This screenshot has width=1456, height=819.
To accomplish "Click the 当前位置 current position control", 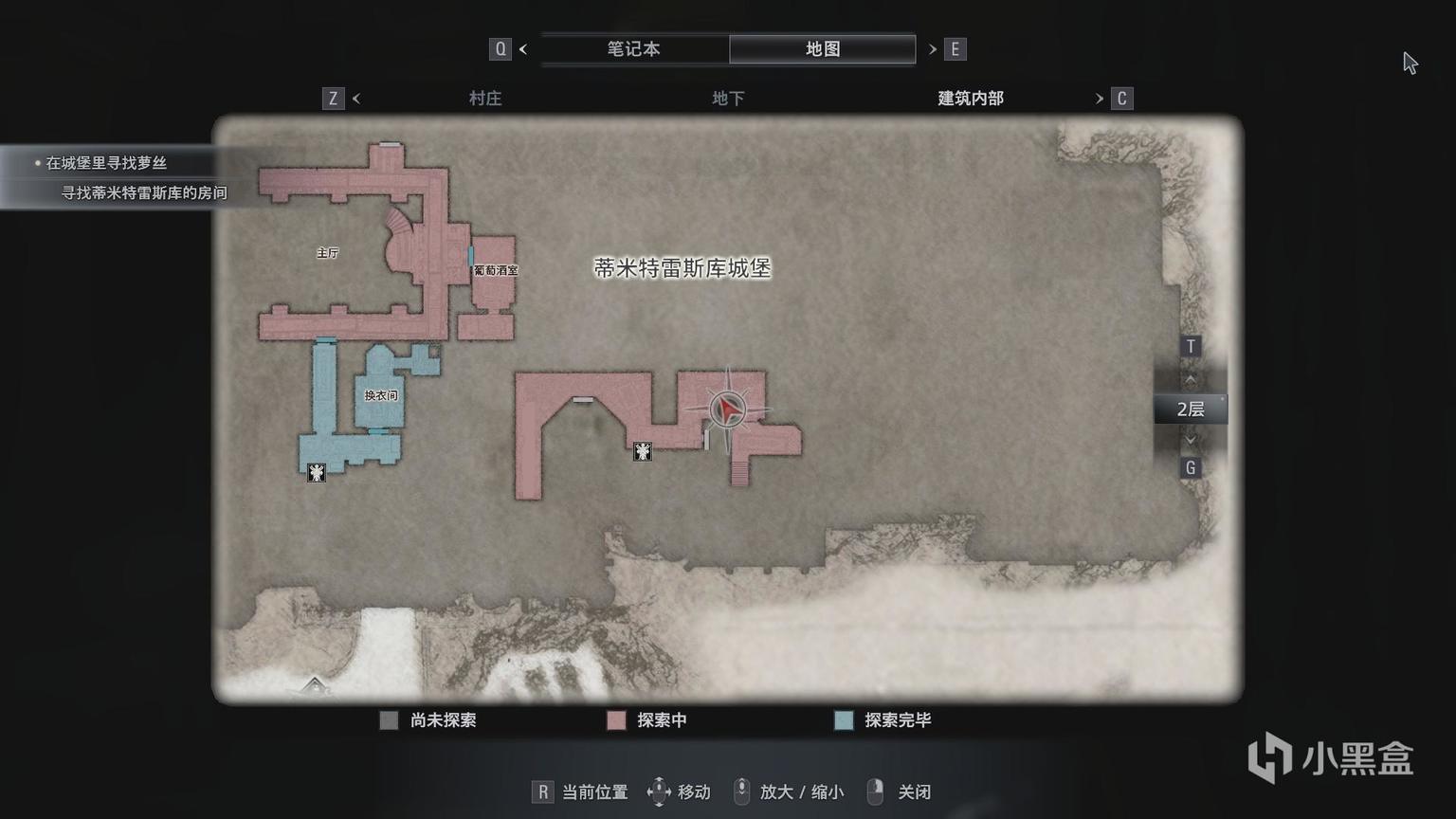I will (581, 792).
